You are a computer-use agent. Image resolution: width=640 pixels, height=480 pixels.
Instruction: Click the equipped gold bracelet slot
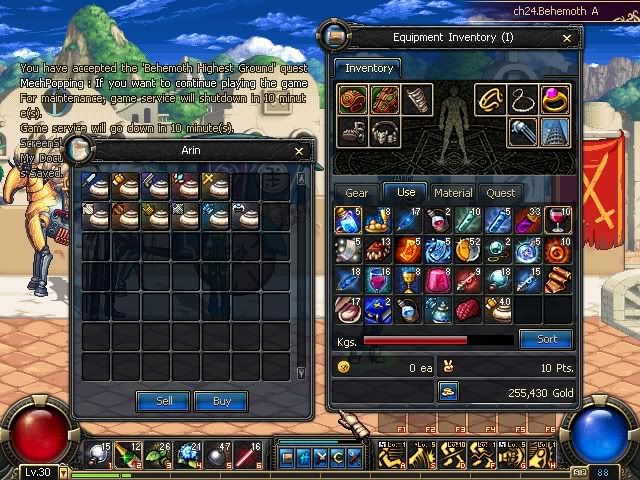489,100
